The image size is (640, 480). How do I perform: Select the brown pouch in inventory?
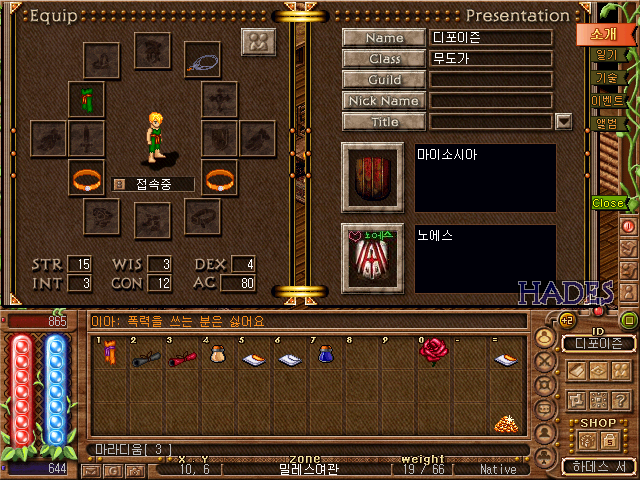217,353
